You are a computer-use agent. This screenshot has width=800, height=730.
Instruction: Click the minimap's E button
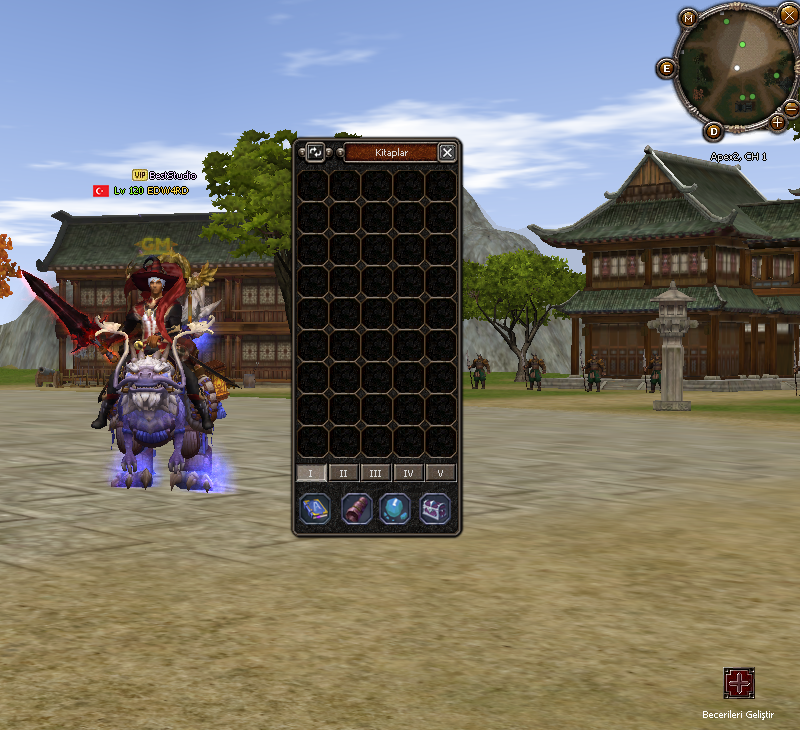click(666, 68)
